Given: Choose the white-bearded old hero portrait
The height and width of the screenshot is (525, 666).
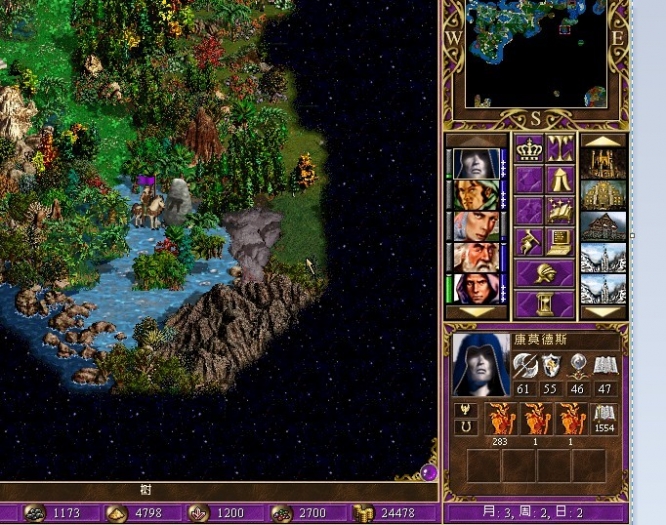Looking at the screenshot, I should [x=475, y=257].
